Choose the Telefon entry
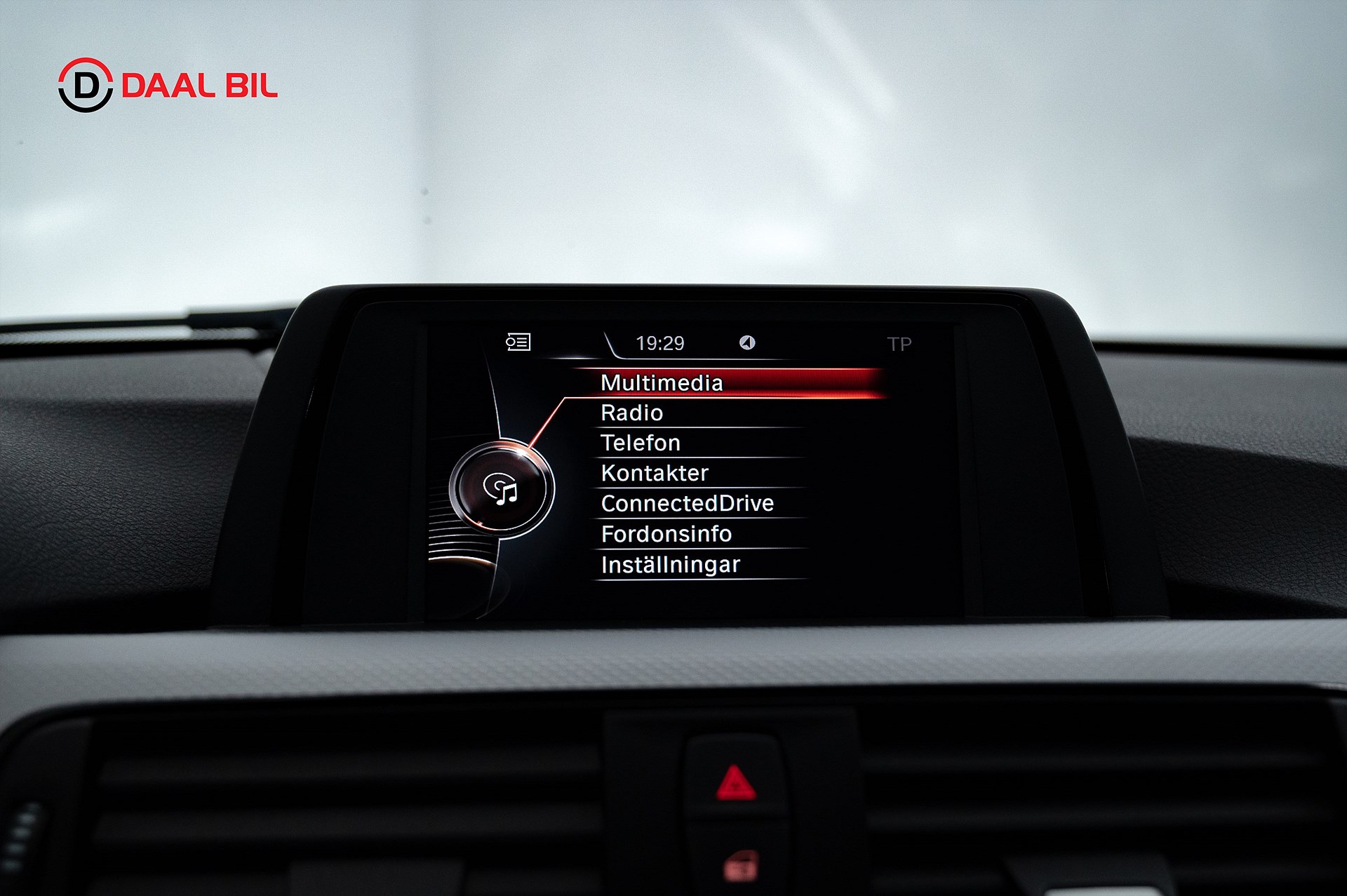Image resolution: width=1347 pixels, height=896 pixels. (x=641, y=443)
